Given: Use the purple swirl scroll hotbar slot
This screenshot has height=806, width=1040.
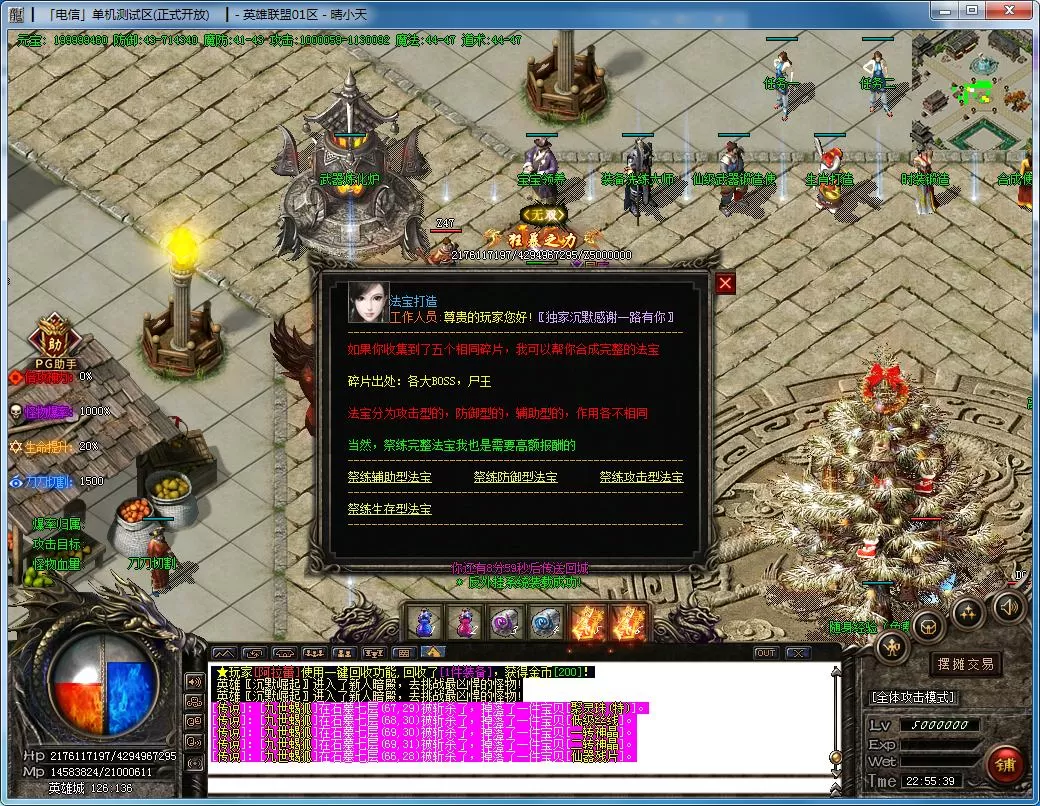Looking at the screenshot, I should pyautogui.click(x=506, y=623).
